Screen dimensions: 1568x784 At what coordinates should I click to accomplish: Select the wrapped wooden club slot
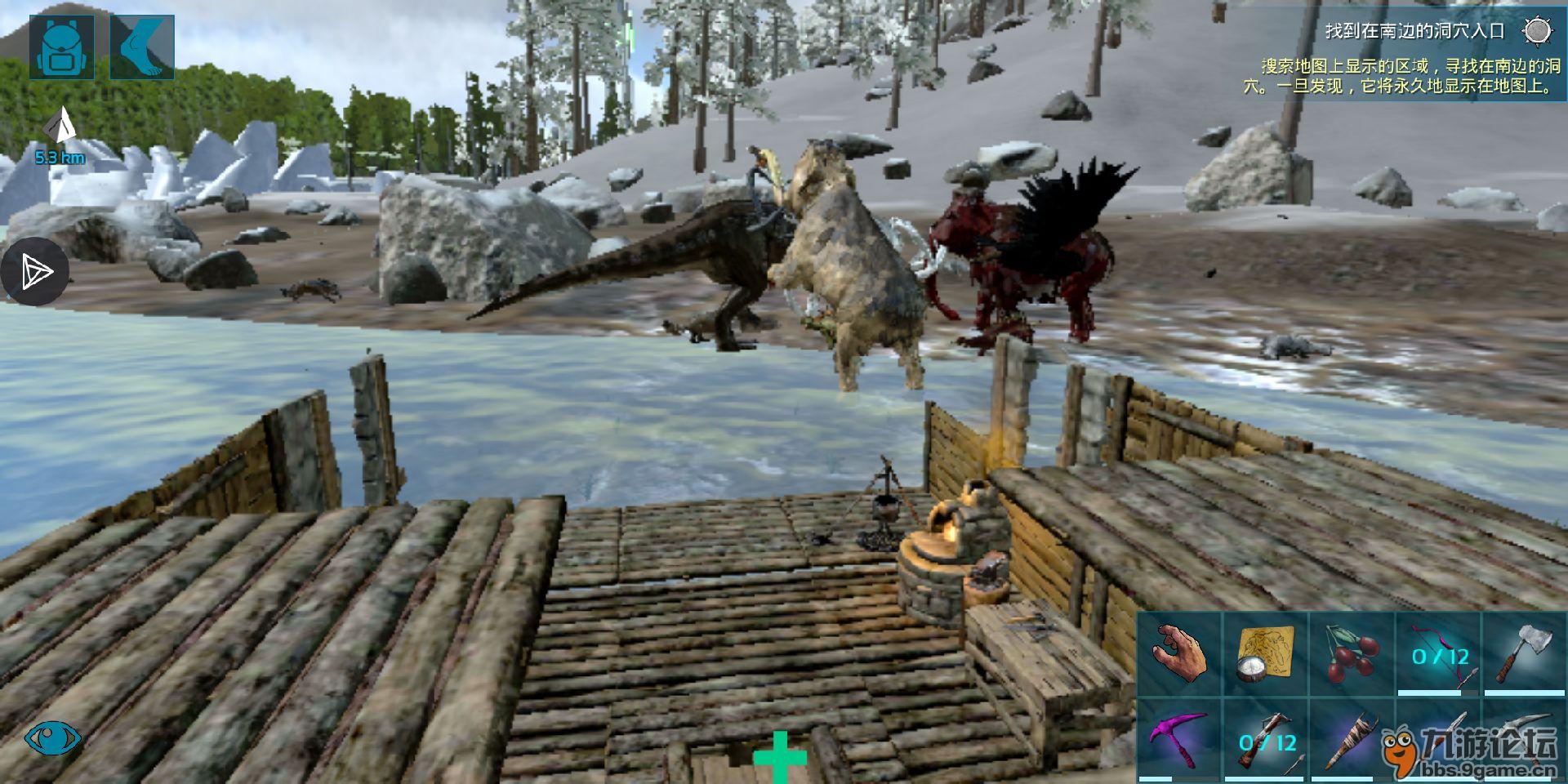pos(1352,740)
